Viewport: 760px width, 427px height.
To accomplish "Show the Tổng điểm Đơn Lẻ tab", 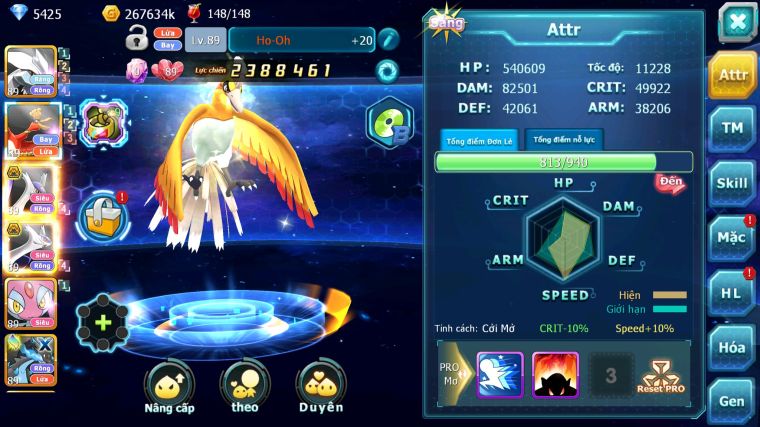I will 478,141.
